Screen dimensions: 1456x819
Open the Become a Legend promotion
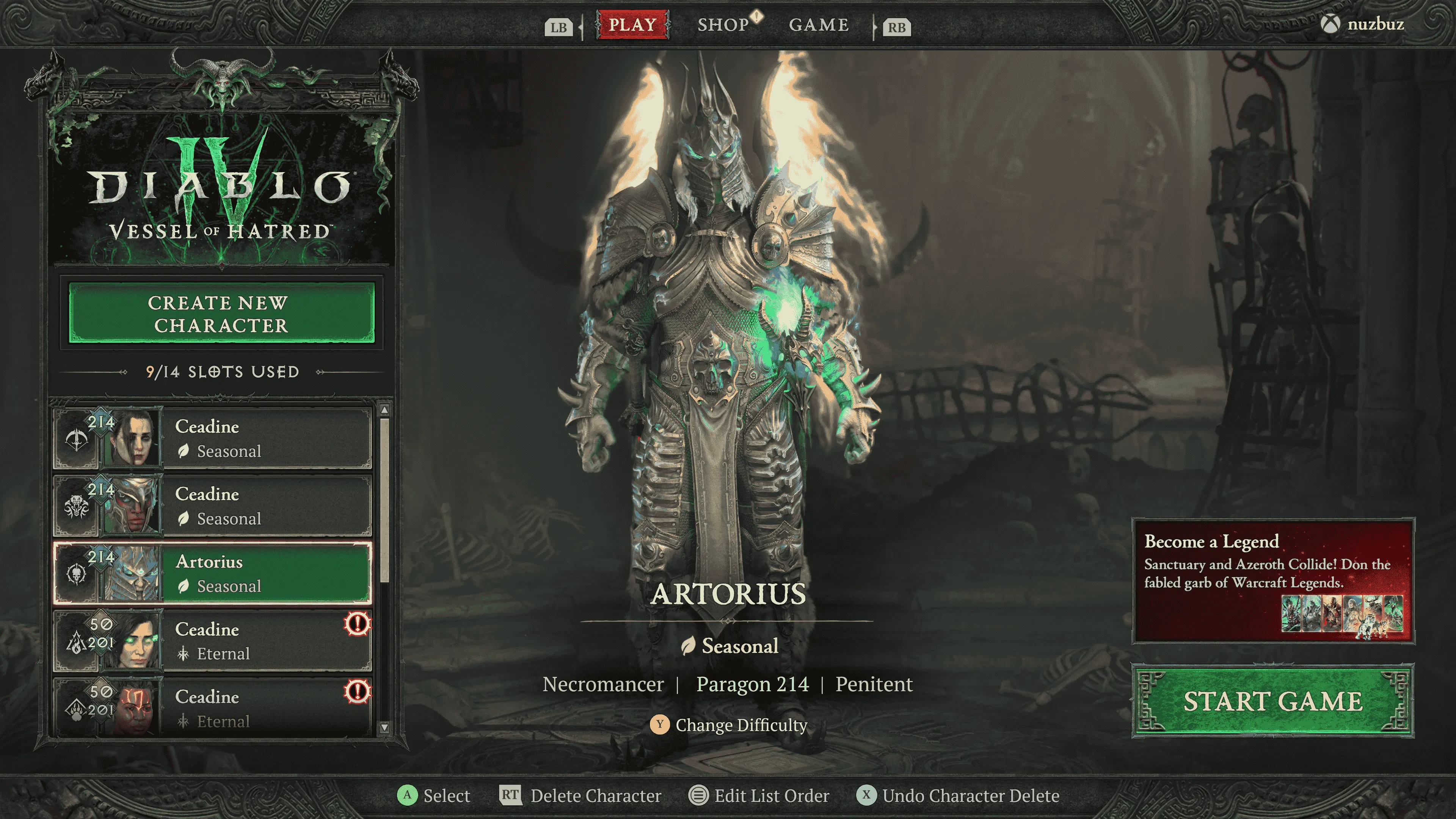1273,581
